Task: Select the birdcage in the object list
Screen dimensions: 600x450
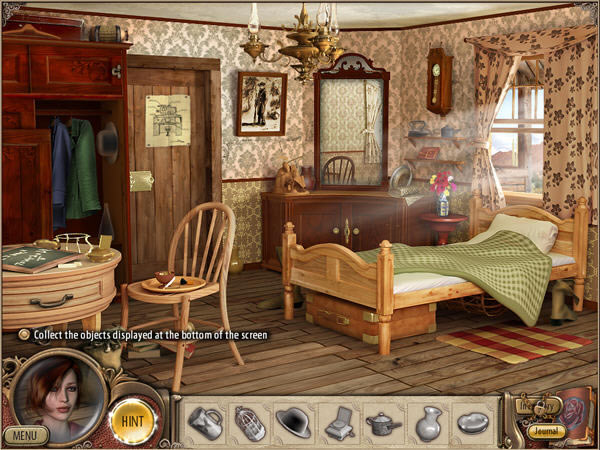Action: pos(249,422)
